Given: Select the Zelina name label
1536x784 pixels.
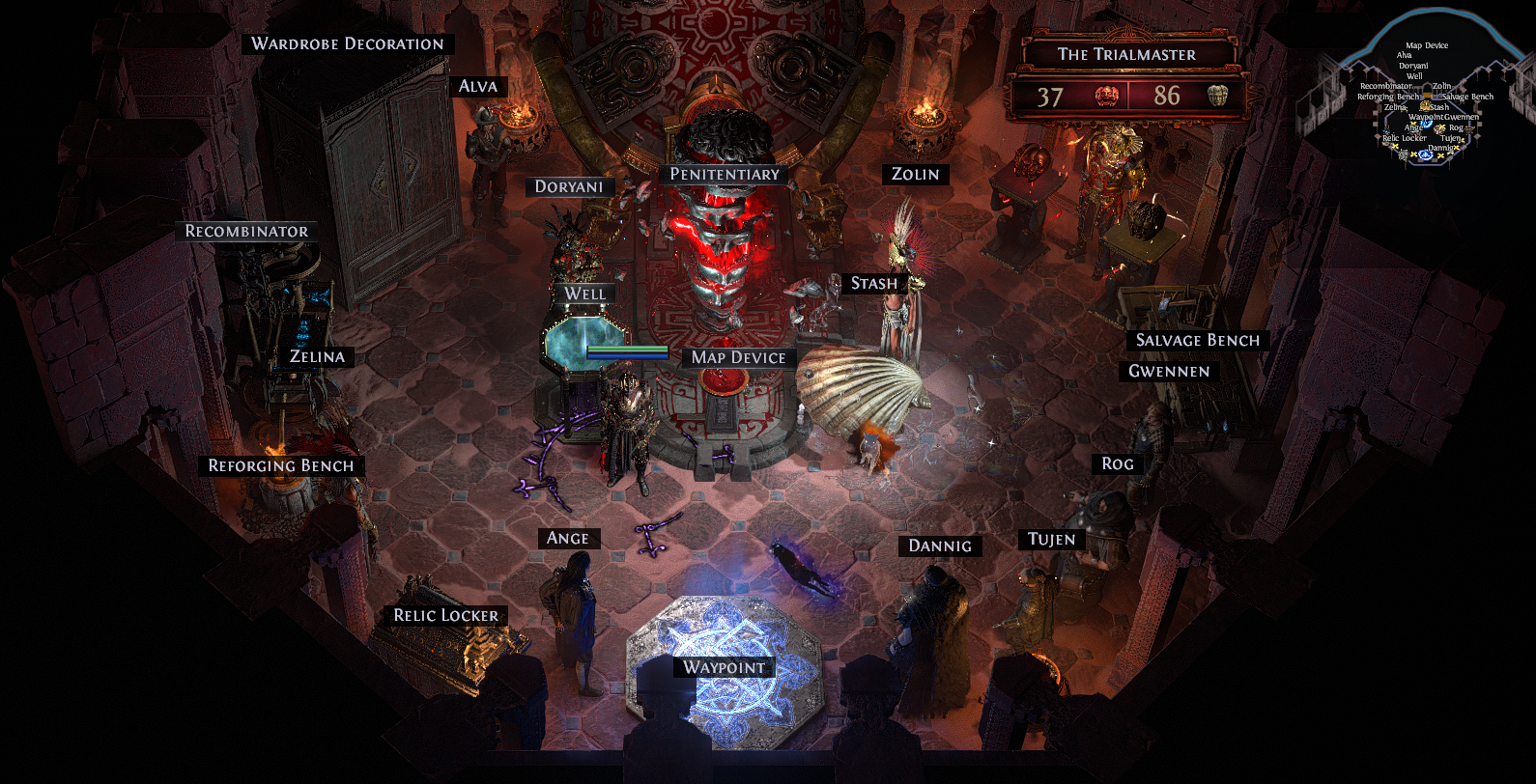Looking at the screenshot, I should click(x=317, y=356).
